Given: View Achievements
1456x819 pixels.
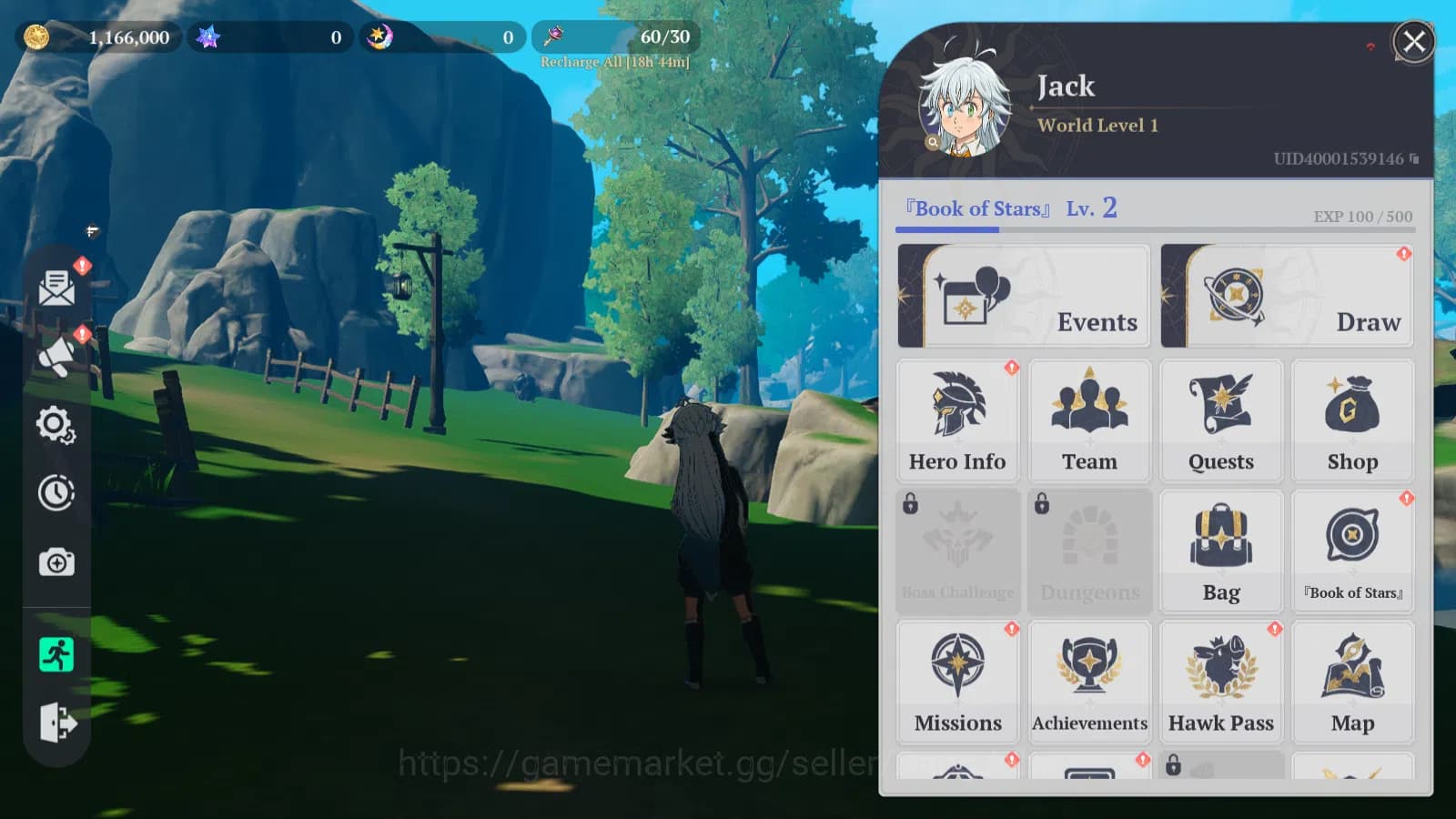Looking at the screenshot, I should click(1089, 682).
